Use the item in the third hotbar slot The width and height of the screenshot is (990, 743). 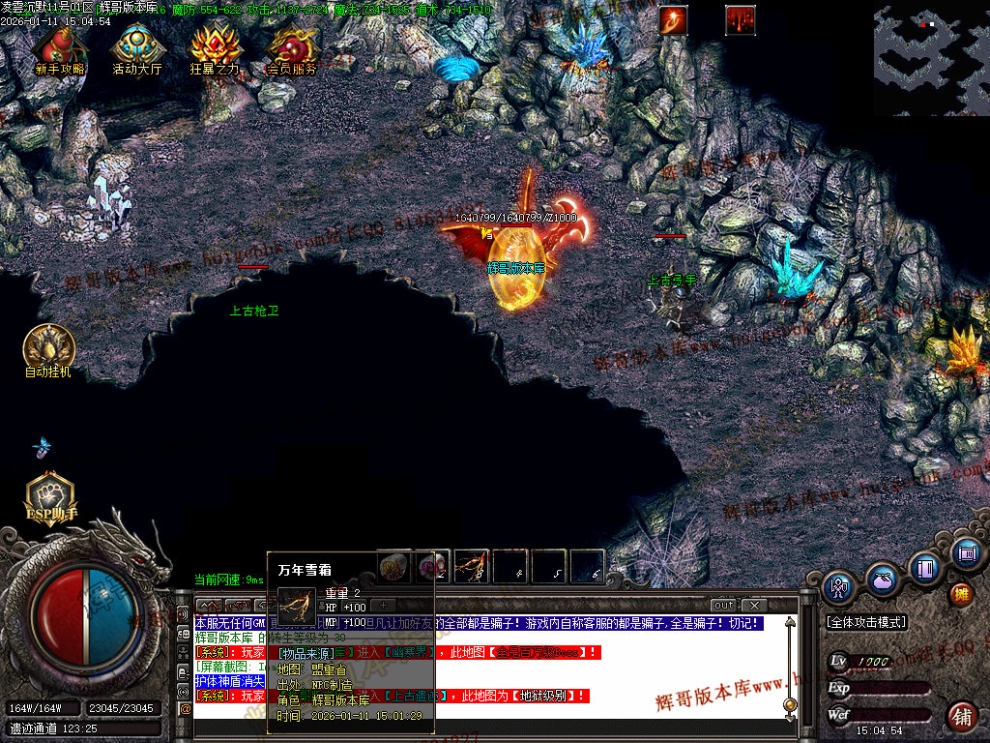tap(471, 566)
